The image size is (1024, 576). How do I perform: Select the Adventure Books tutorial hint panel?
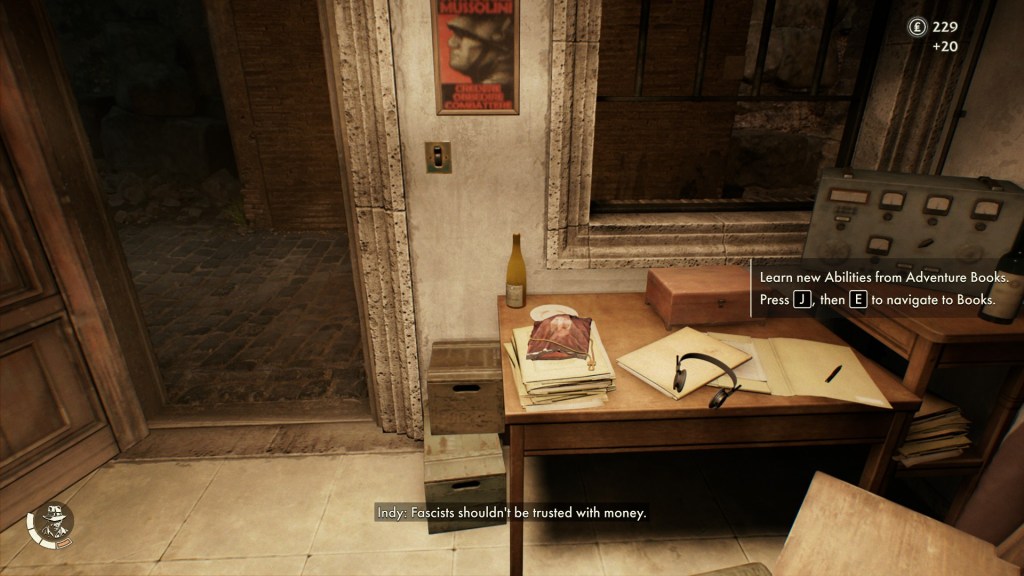[878, 288]
